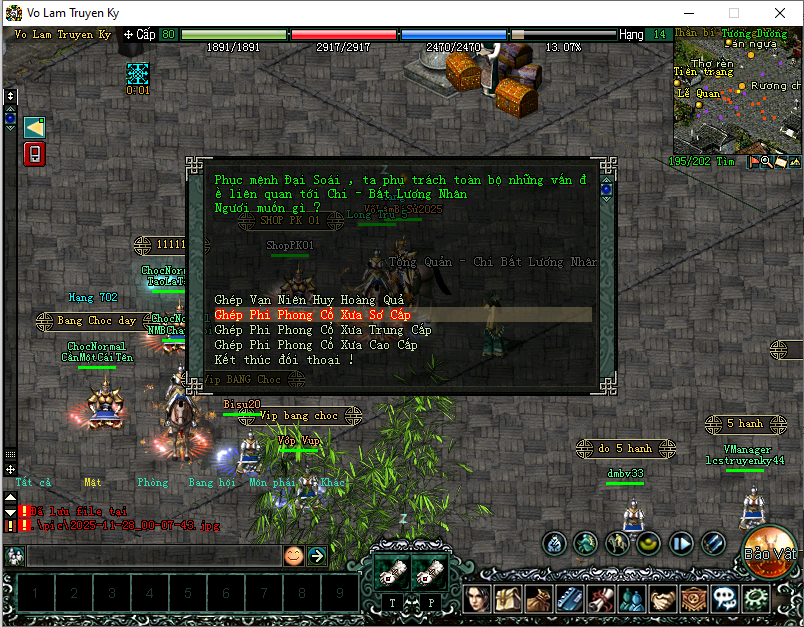Open the Môn phái chat tab
This screenshot has width=804, height=627.
269,482
